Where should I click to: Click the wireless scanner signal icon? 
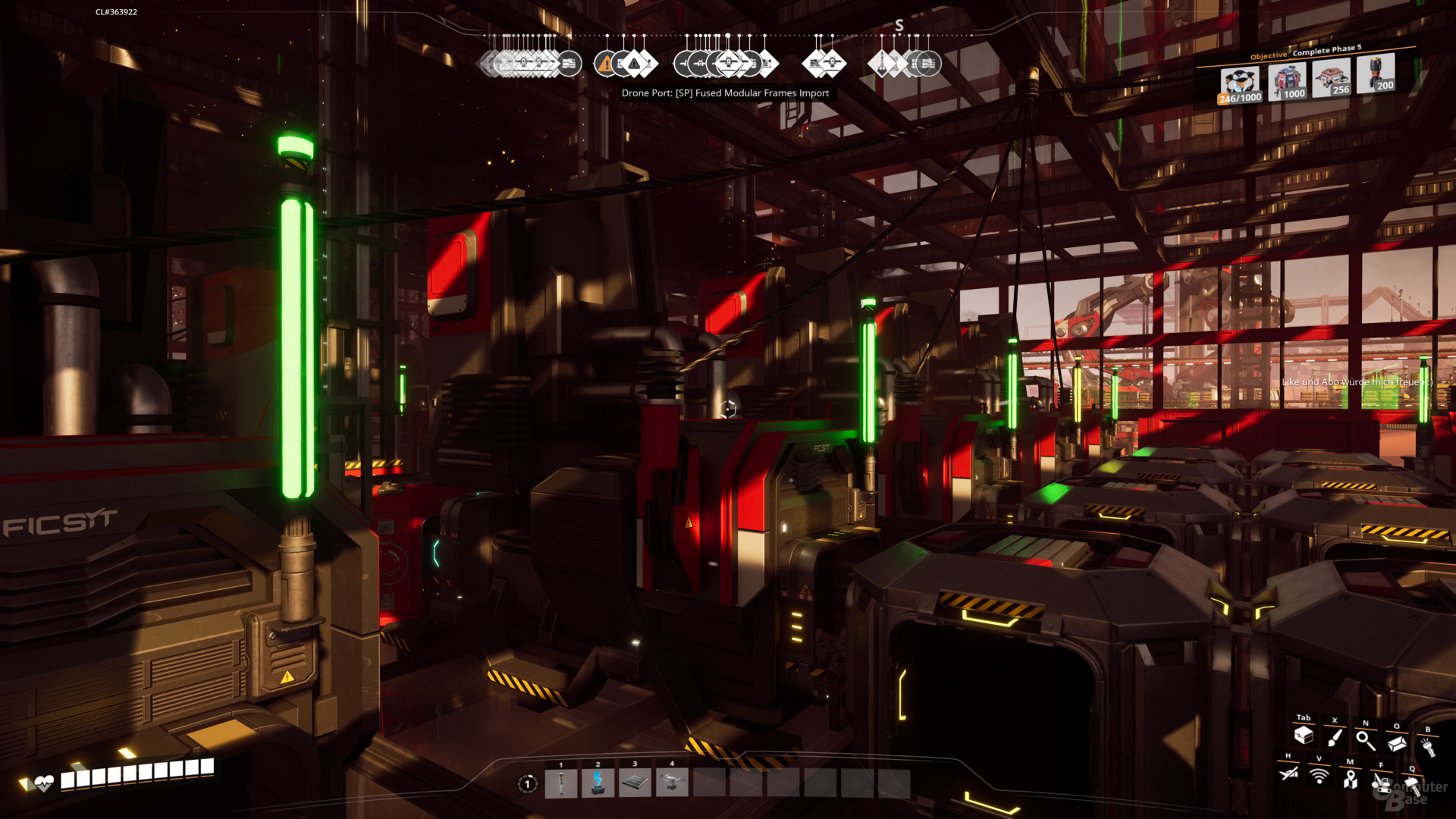coord(1319,776)
